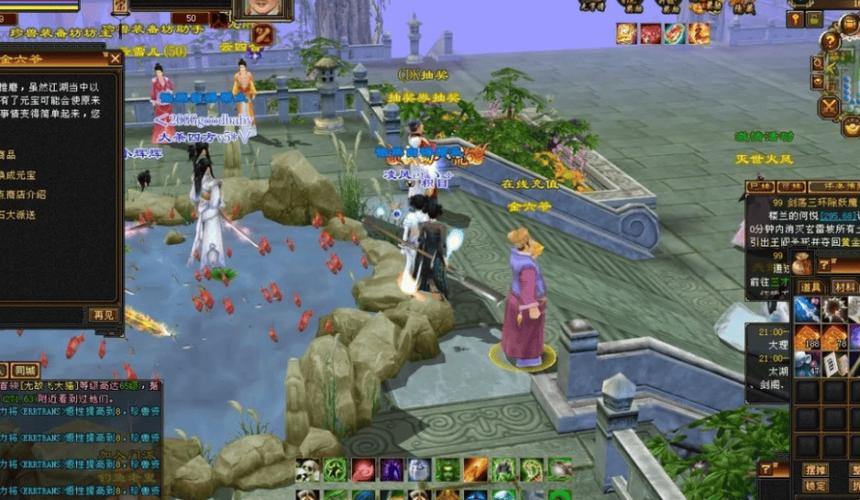Screen dimensions: 860x500
Task: Choose the 商店介绍 dialogue option
Action: pyautogui.click(x=22, y=194)
